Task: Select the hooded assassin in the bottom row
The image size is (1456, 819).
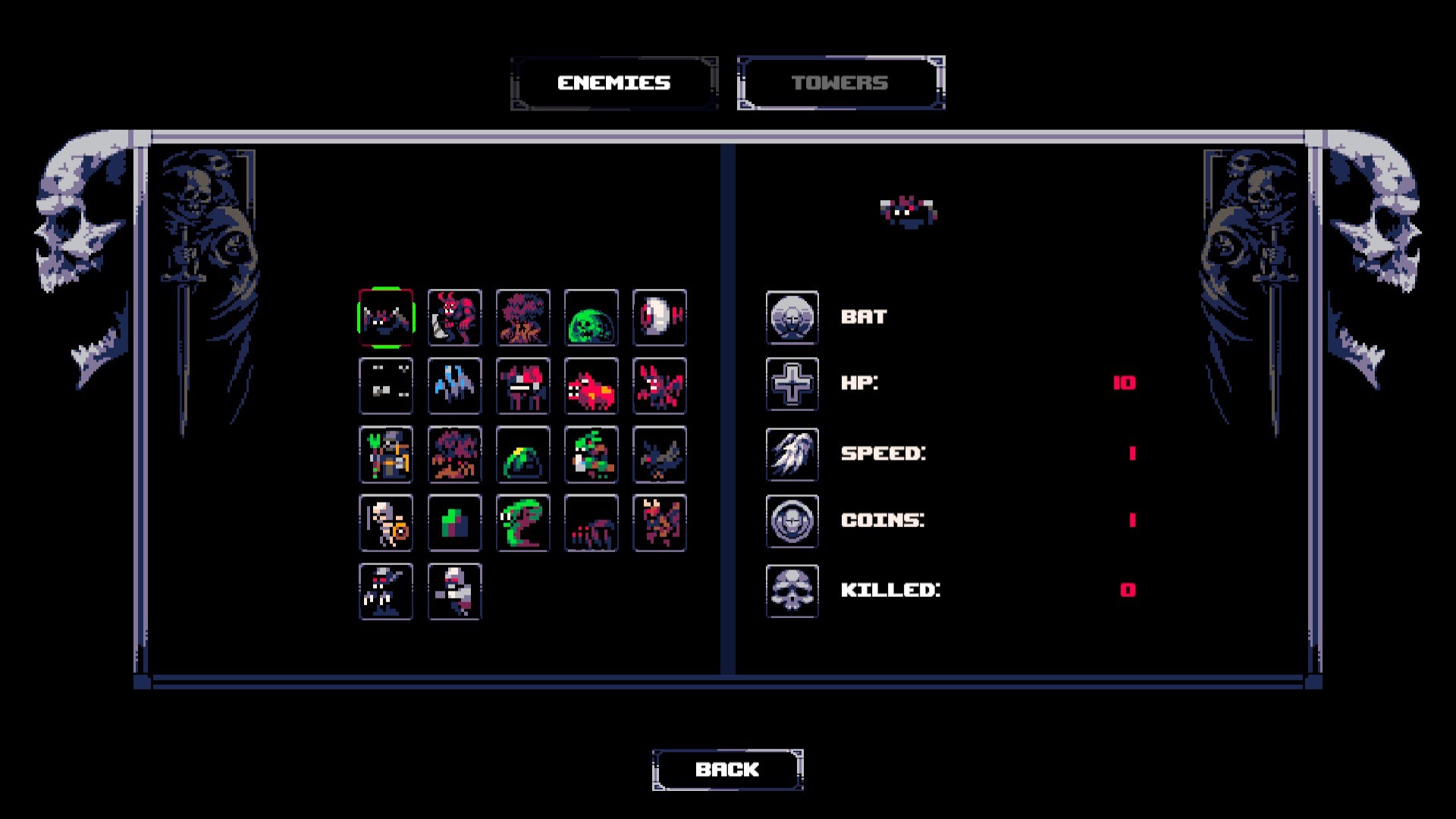Action: pyautogui.click(x=386, y=592)
